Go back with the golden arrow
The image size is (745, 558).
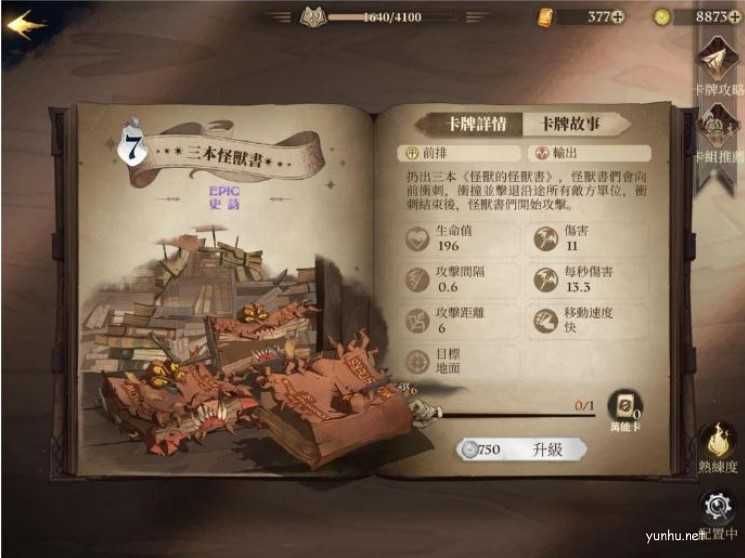(x=24, y=22)
